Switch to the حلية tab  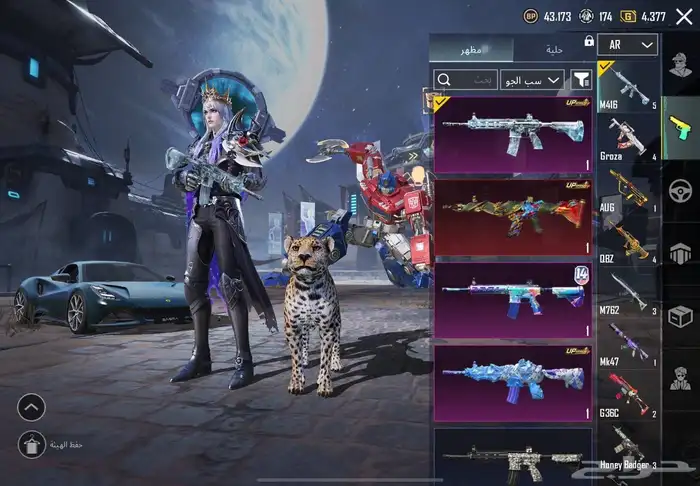(x=553, y=49)
